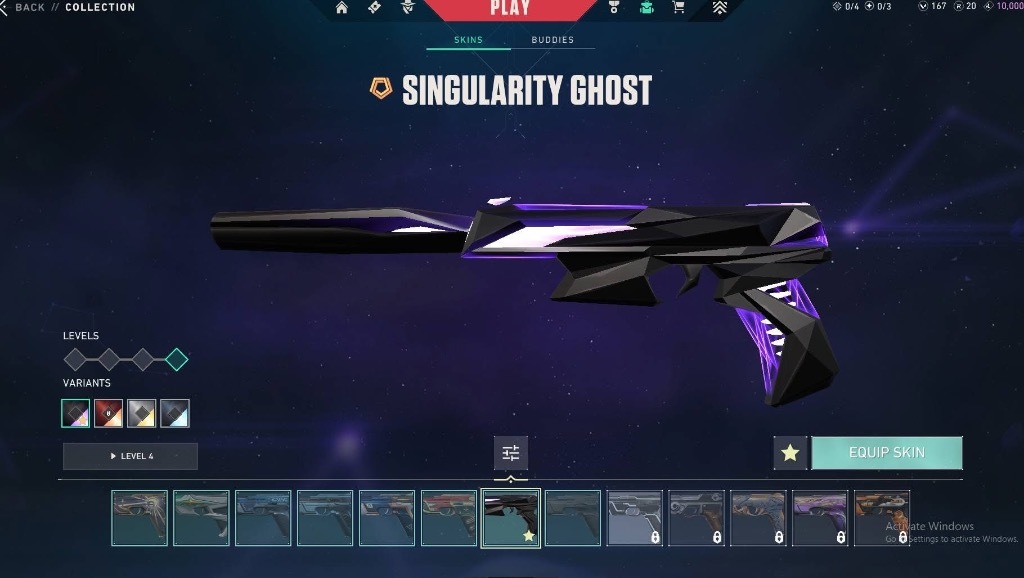
Task: Open the home icon in the top bar
Action: click(x=342, y=8)
